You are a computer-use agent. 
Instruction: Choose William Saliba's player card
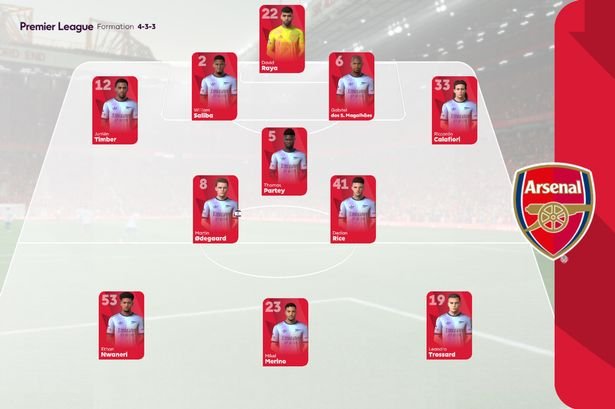tap(214, 86)
